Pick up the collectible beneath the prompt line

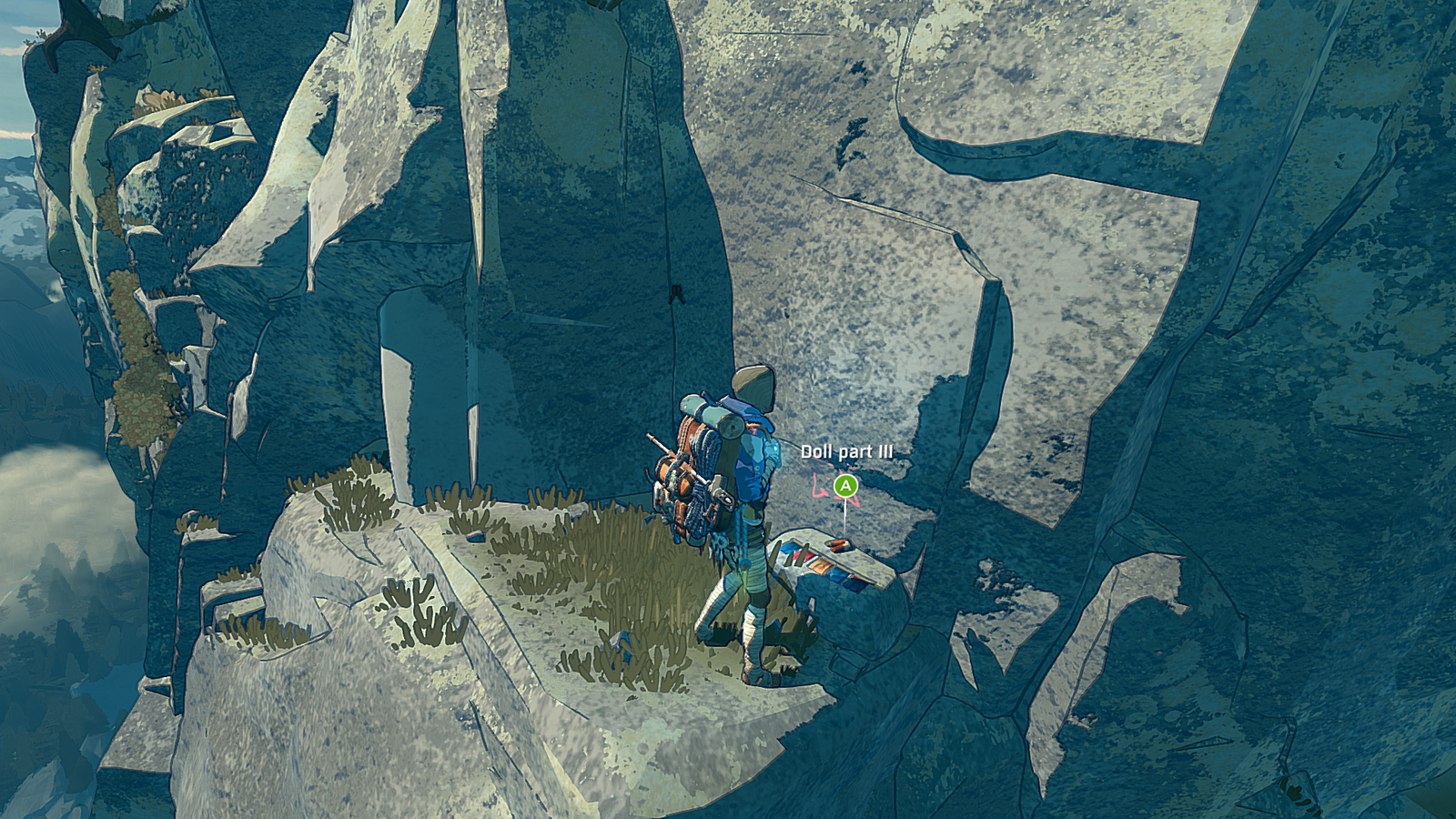837,546
